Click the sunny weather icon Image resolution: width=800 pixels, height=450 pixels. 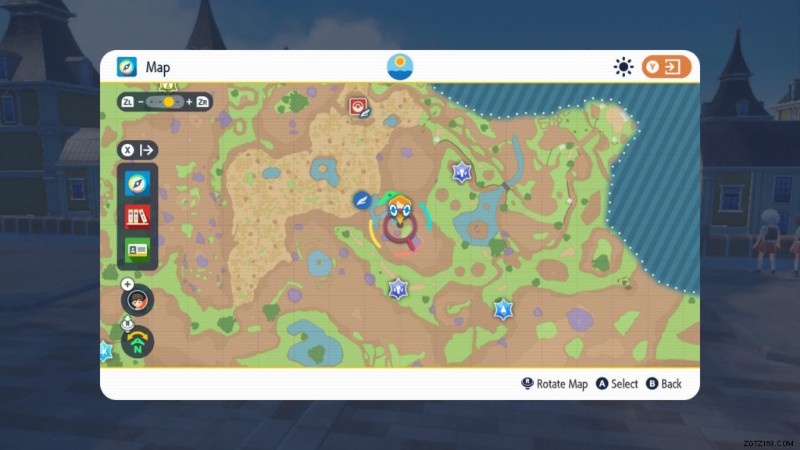[x=624, y=67]
